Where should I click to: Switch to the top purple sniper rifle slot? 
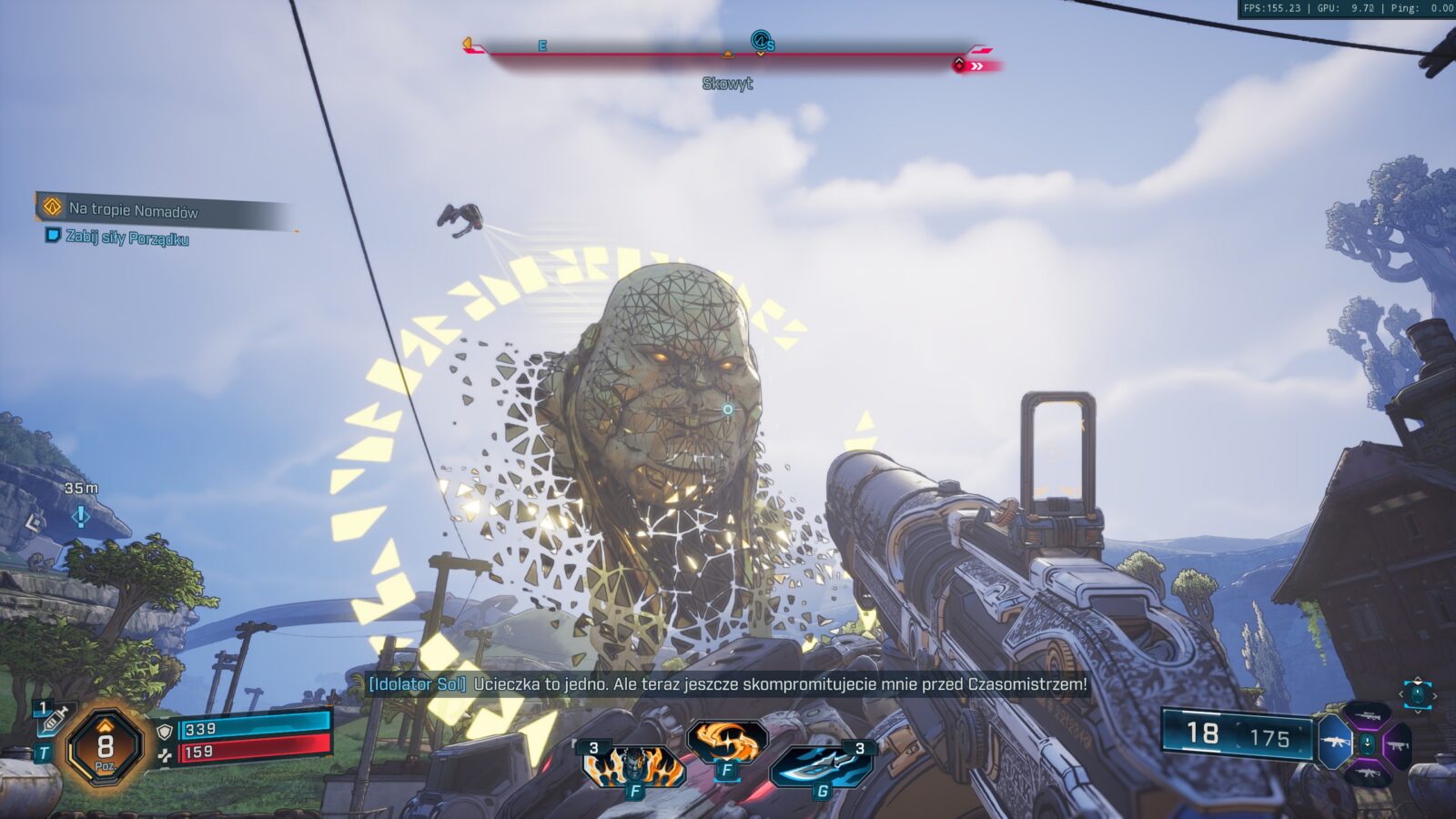pyautogui.click(x=1366, y=714)
